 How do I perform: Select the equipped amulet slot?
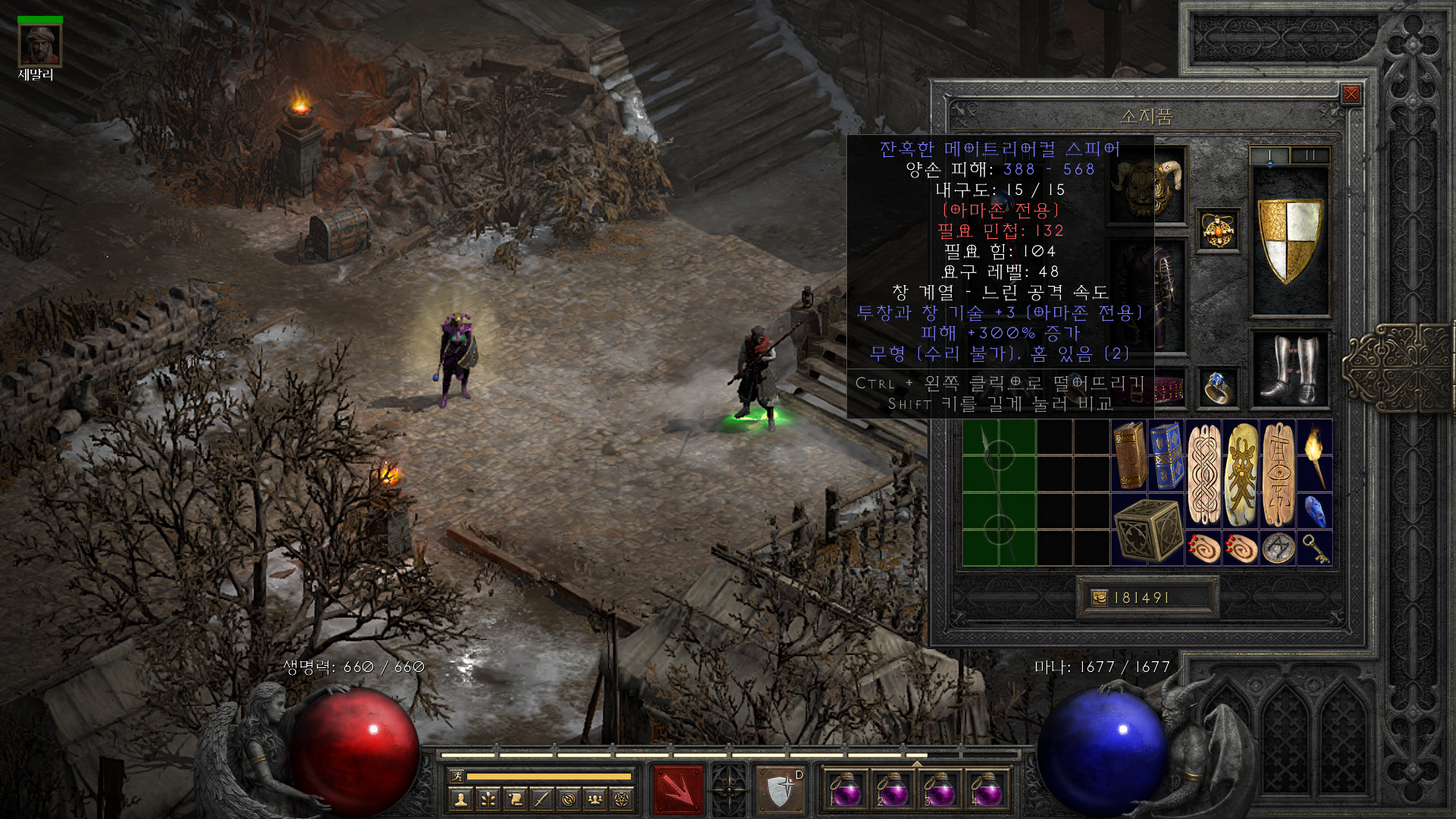[1218, 231]
